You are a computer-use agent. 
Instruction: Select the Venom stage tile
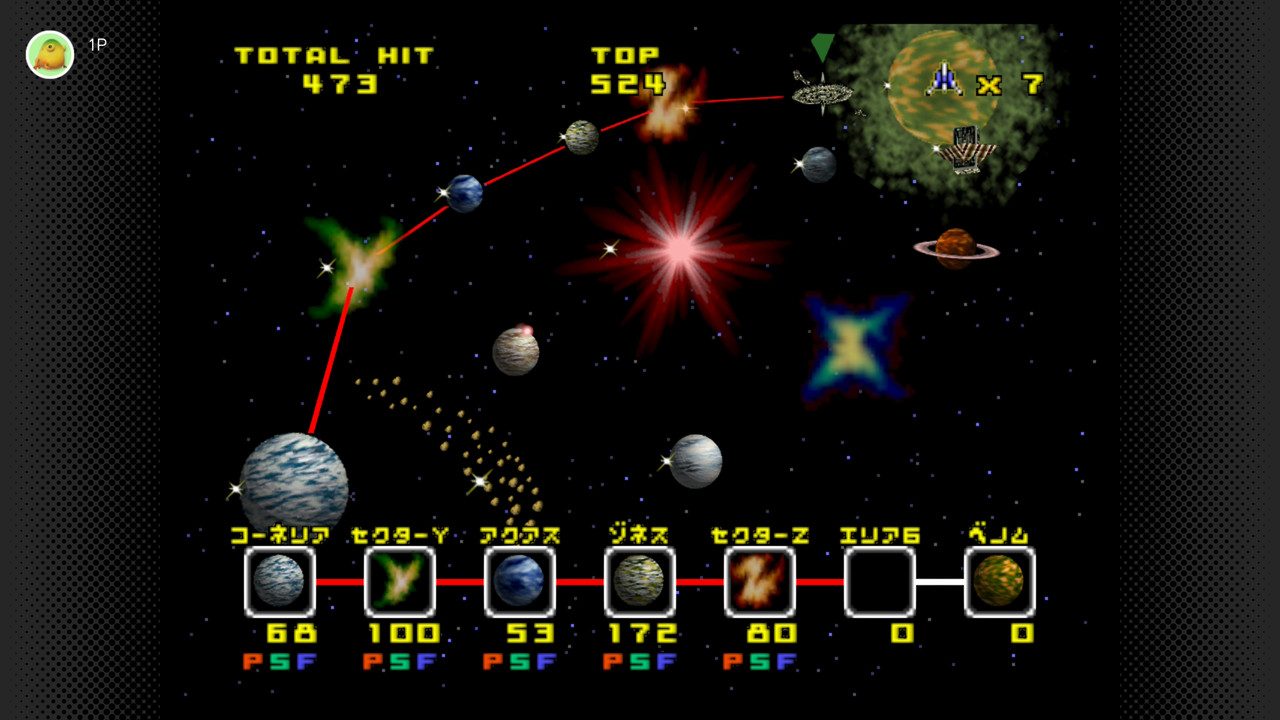tap(1000, 581)
